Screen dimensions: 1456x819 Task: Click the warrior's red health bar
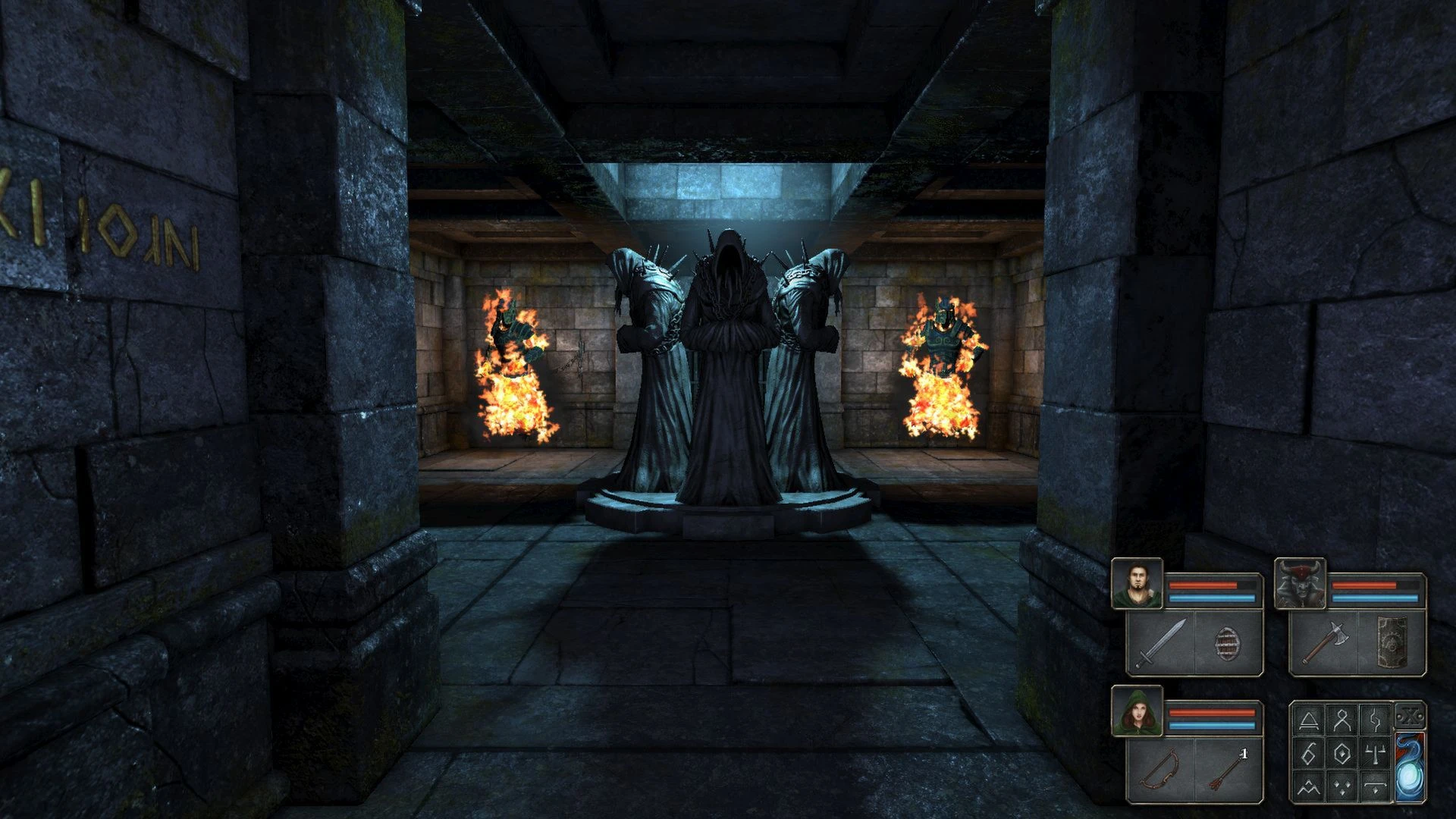click(x=1203, y=585)
